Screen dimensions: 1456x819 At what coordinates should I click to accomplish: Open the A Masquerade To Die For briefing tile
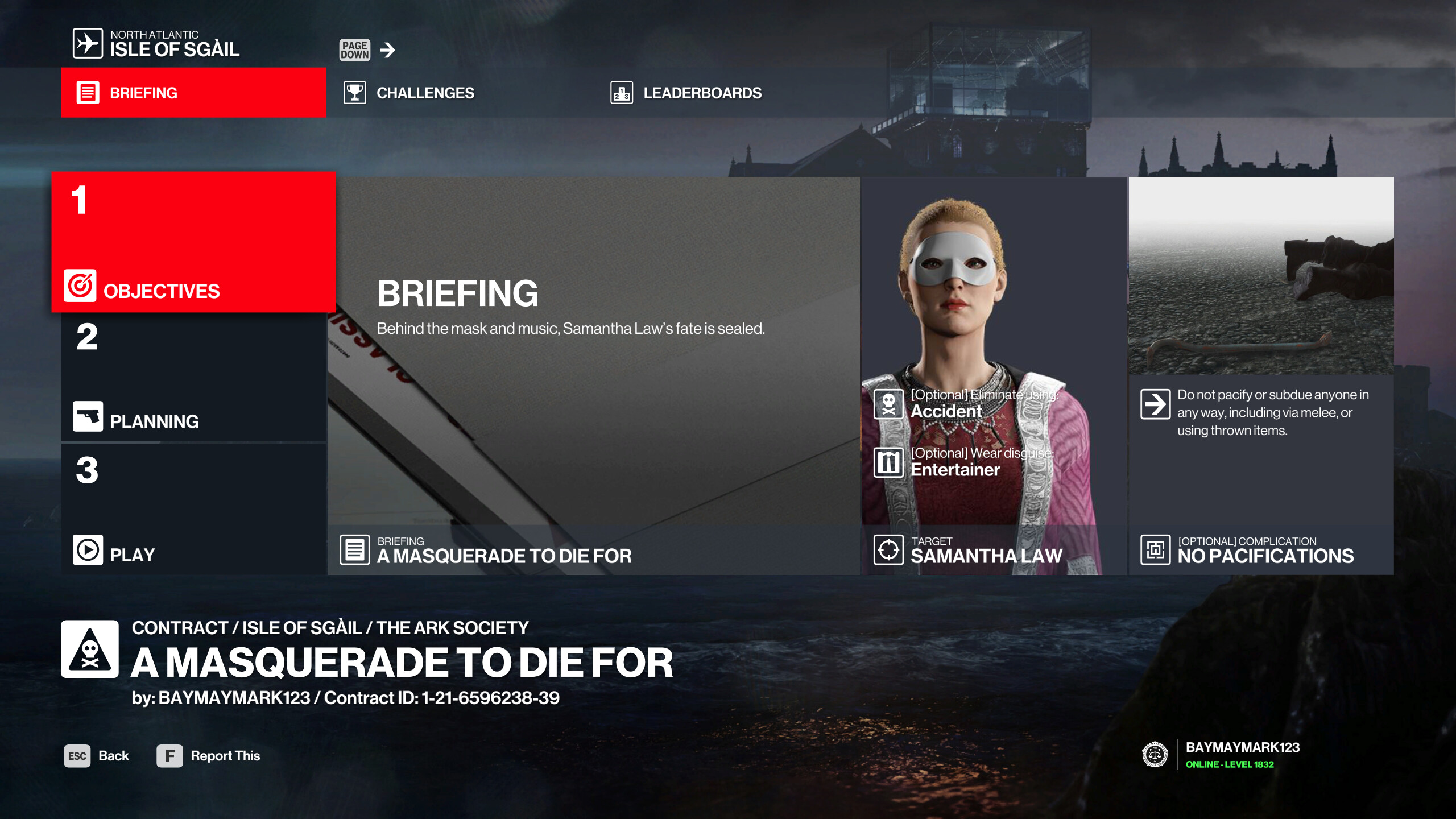[x=593, y=375]
